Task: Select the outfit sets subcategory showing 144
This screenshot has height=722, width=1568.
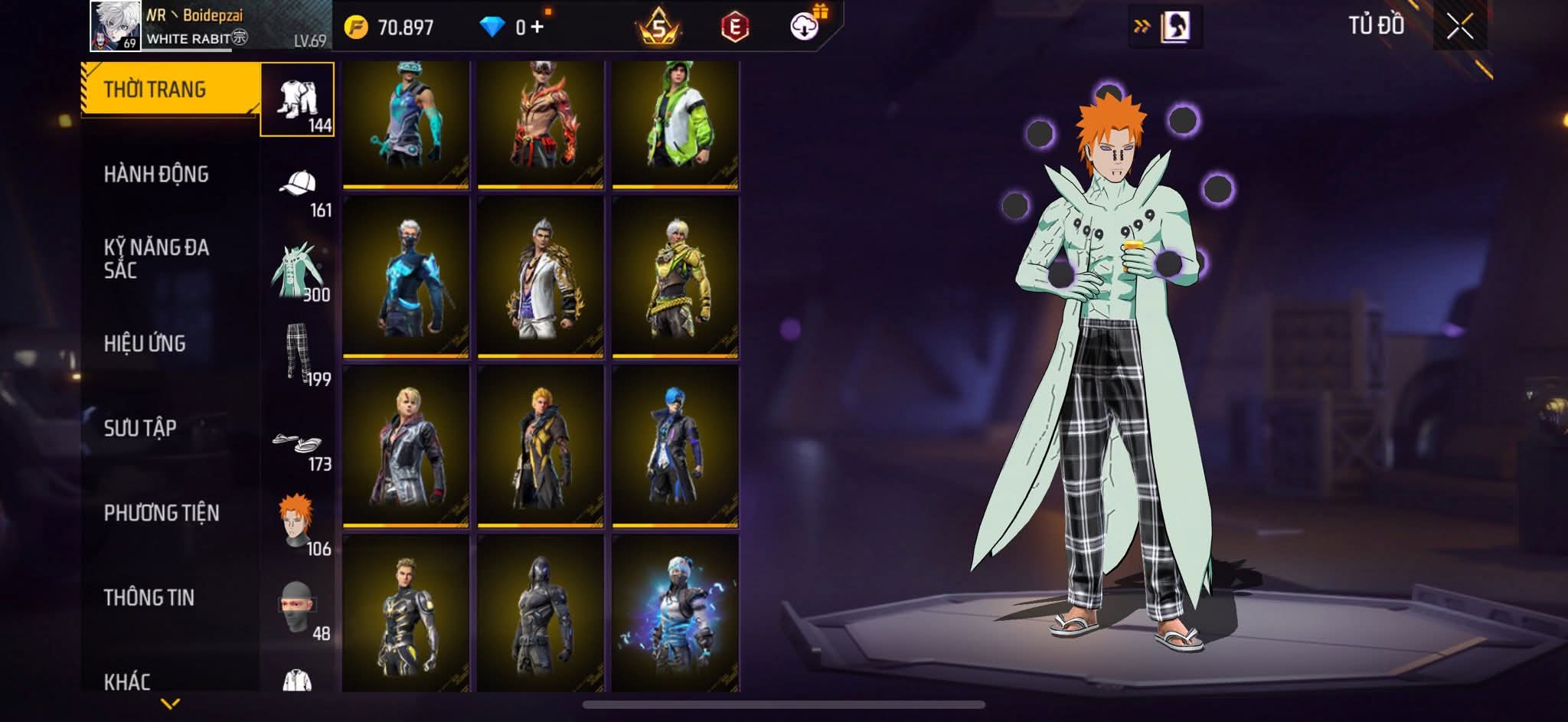Action: point(297,100)
